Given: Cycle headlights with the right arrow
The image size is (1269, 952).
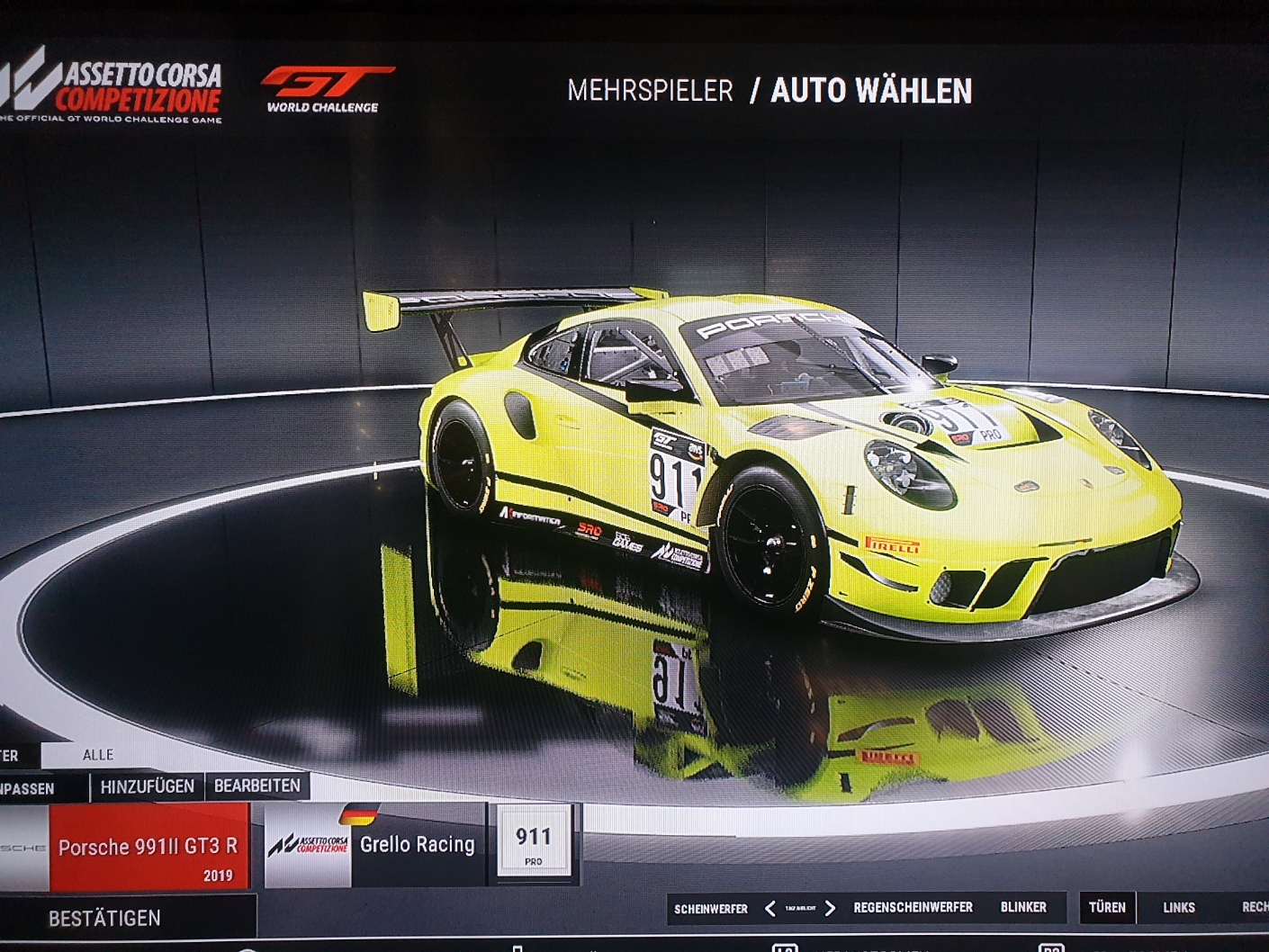Looking at the screenshot, I should pyautogui.click(x=830, y=909).
